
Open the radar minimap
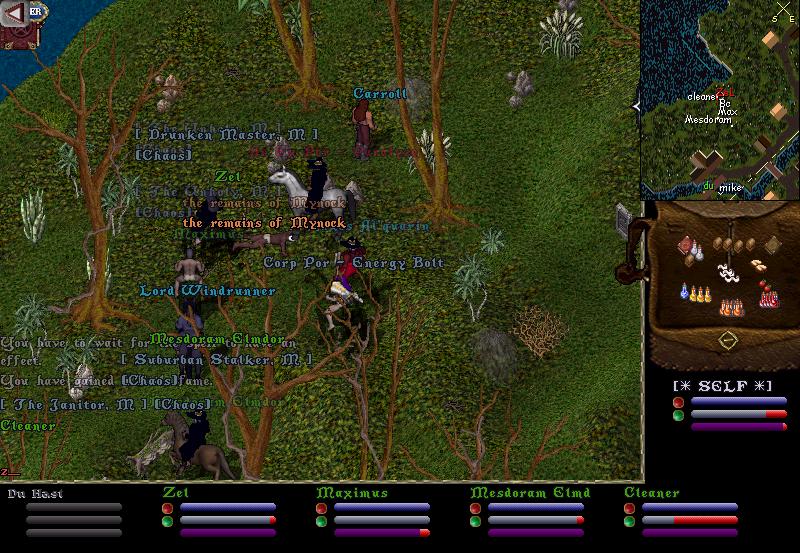[x=719, y=98]
